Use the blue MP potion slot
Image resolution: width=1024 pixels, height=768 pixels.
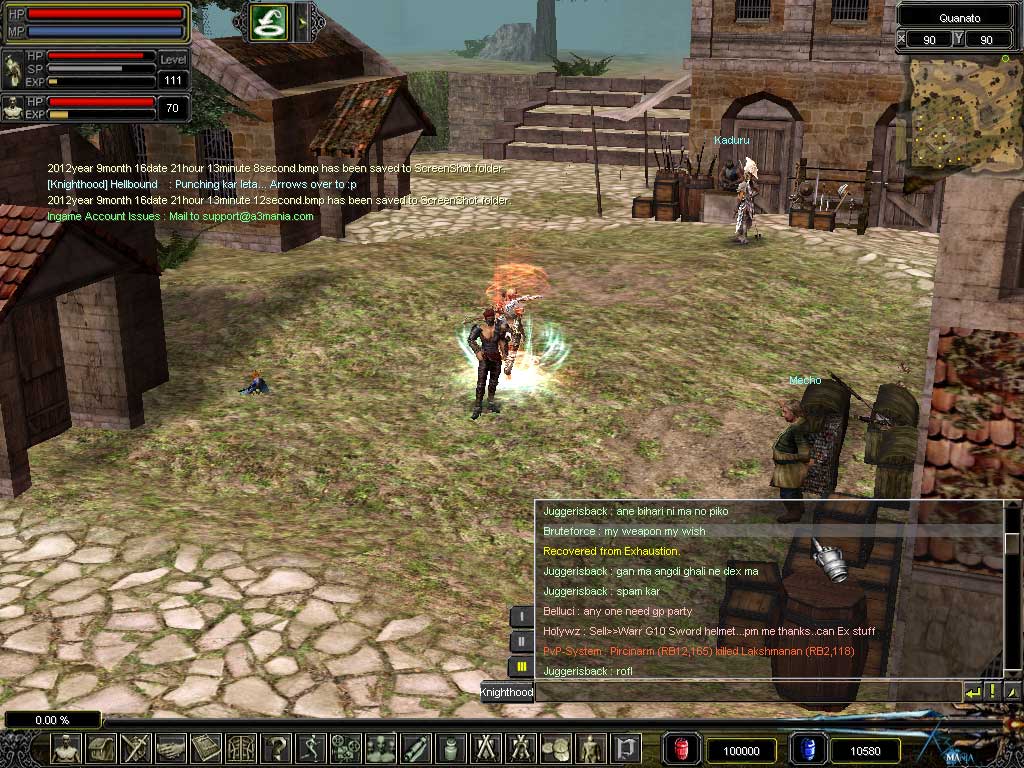click(x=807, y=750)
